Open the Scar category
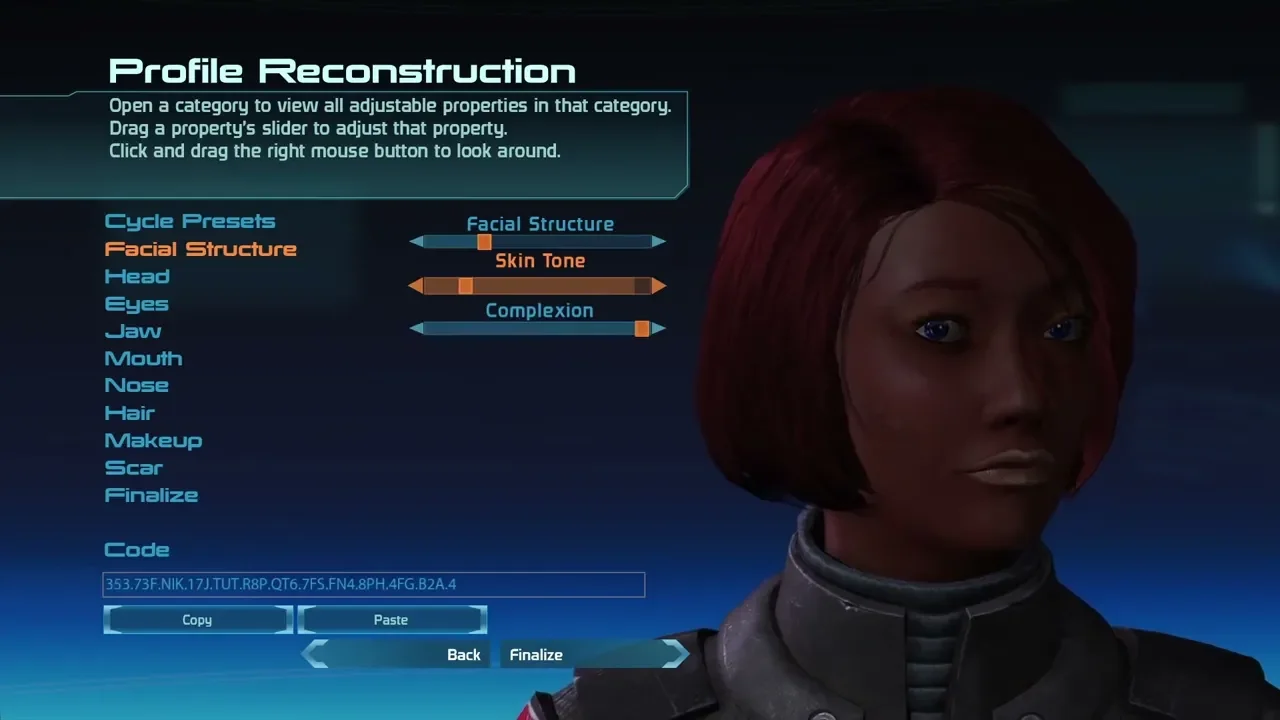Screen dimensions: 1280x720 133,468
